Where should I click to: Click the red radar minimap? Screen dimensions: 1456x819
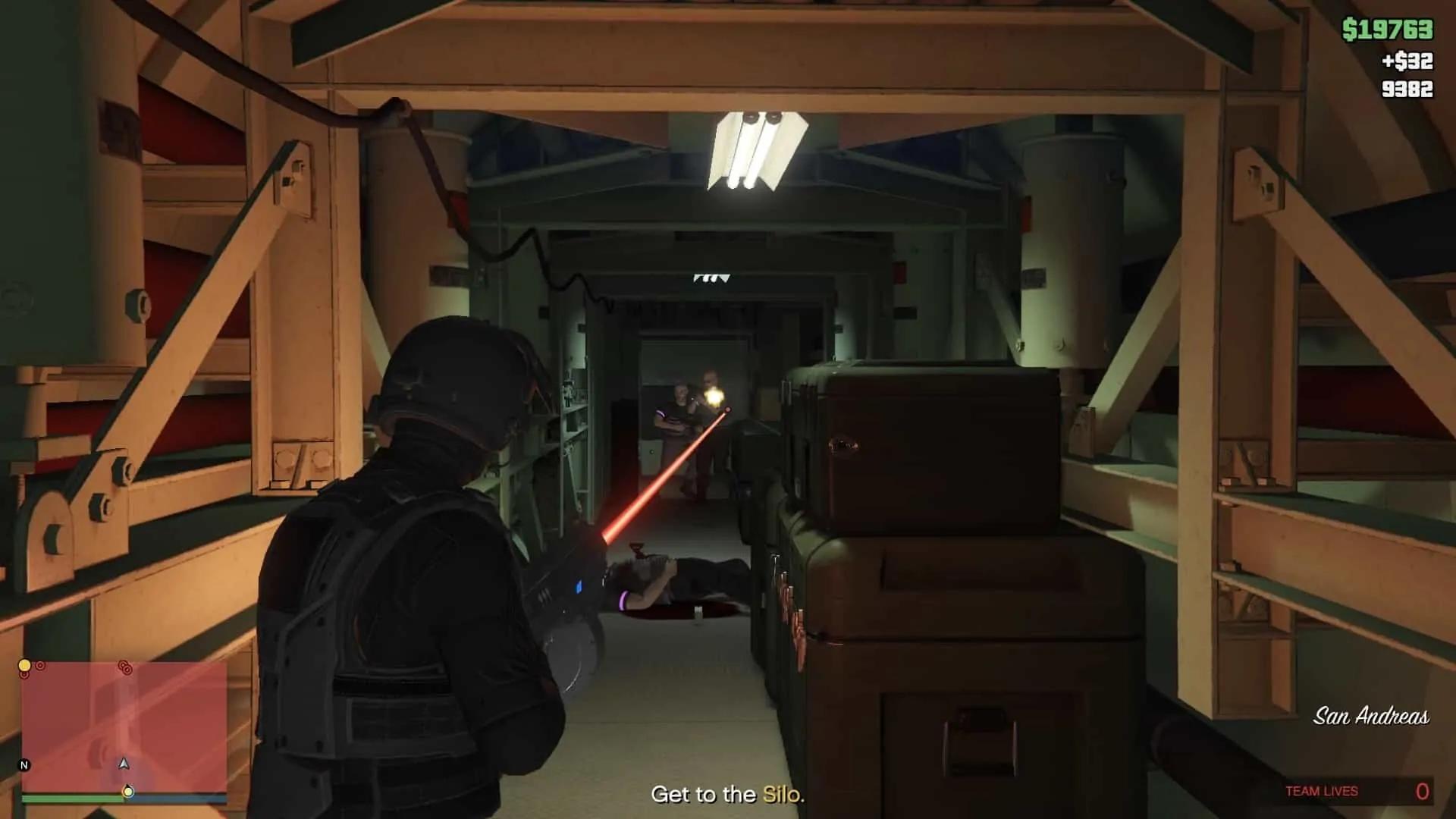[x=124, y=724]
